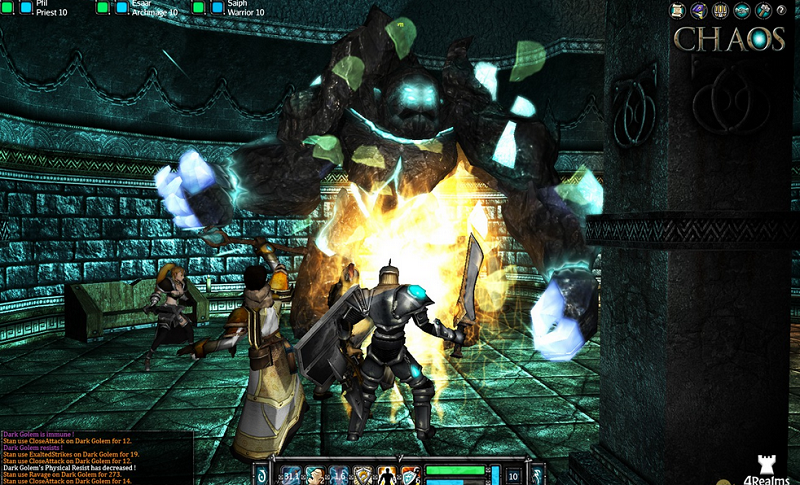Activate the shield and sword skill
This screenshot has width=800, height=485.
pos(410,475)
